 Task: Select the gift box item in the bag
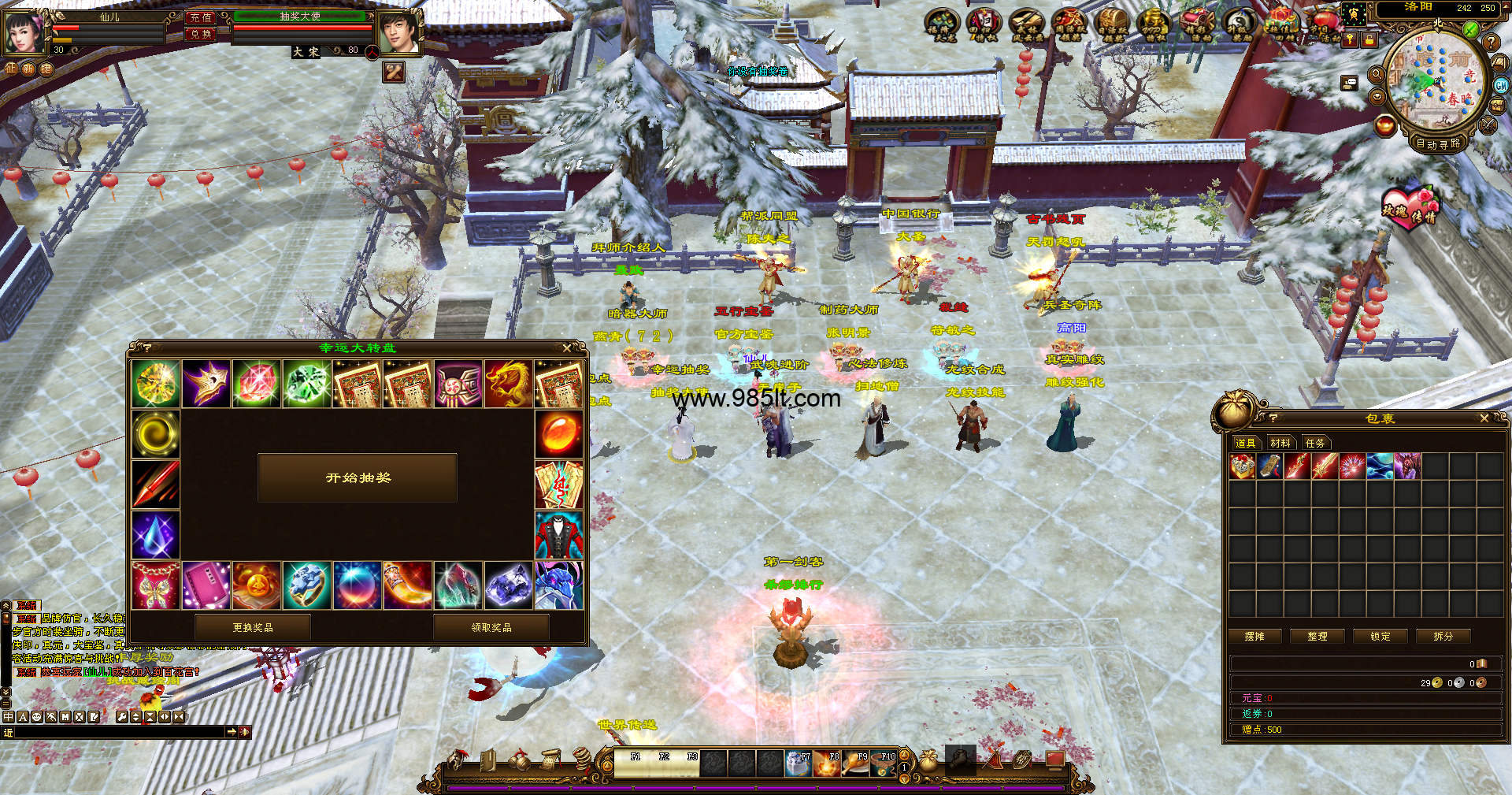pos(1243,466)
